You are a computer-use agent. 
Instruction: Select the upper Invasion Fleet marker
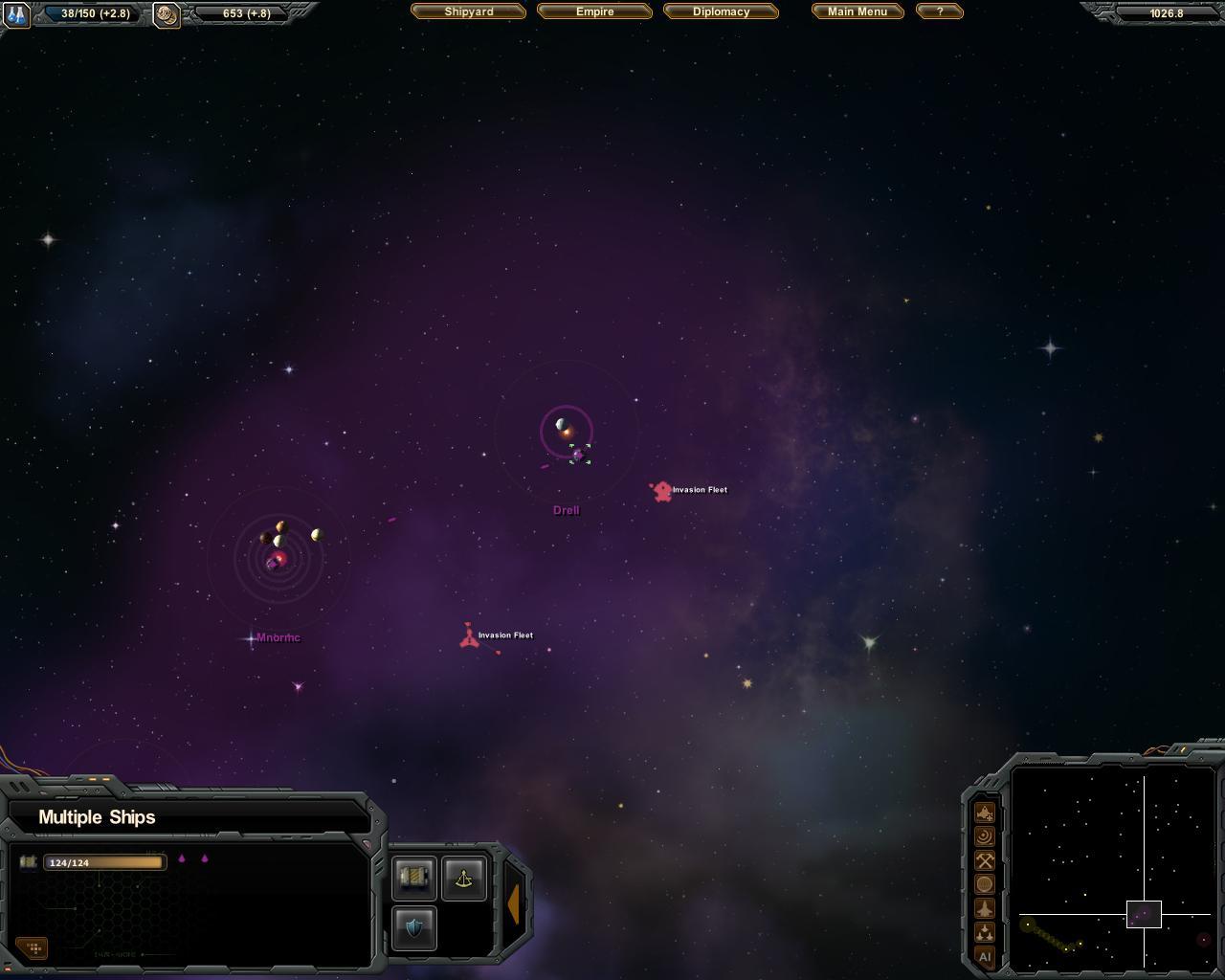pyautogui.click(x=661, y=491)
